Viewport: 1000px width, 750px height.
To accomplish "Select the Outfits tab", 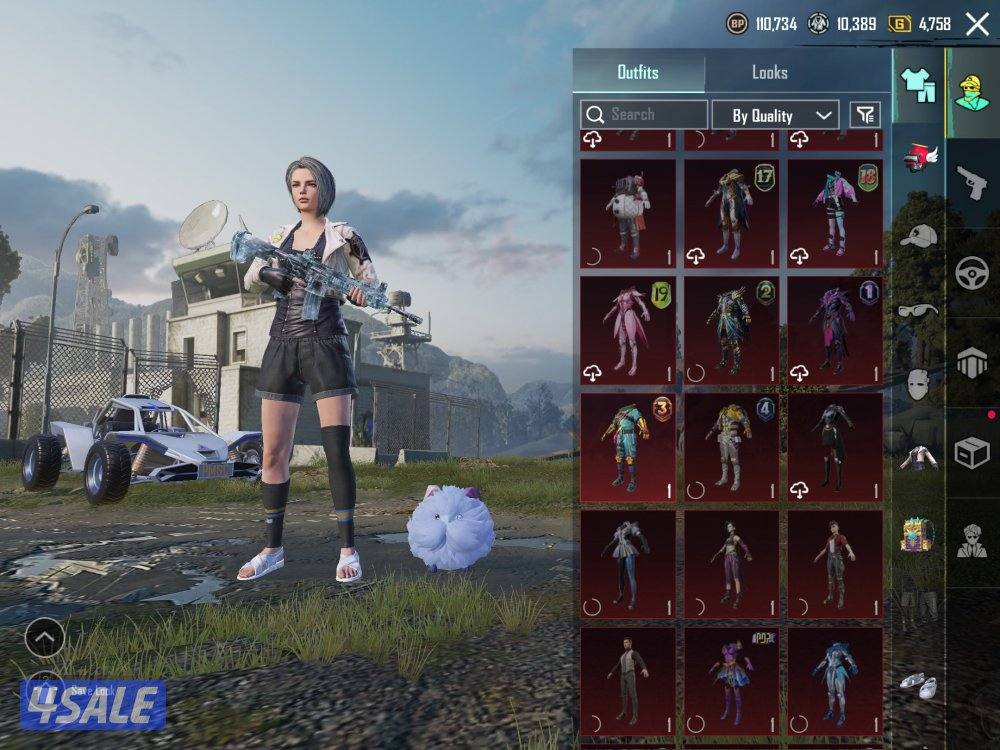I will coord(638,73).
